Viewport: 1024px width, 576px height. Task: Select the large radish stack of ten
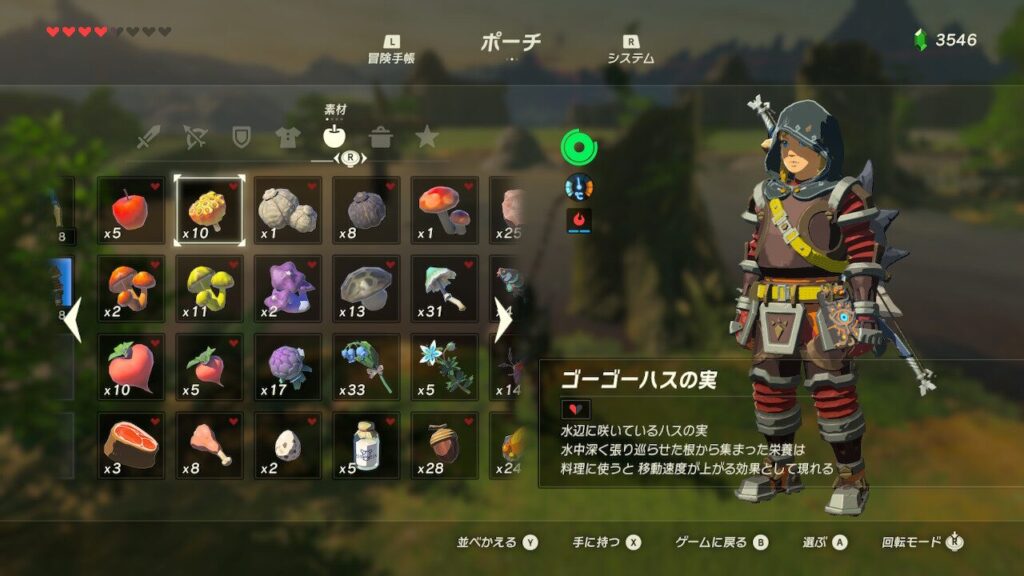[131, 367]
